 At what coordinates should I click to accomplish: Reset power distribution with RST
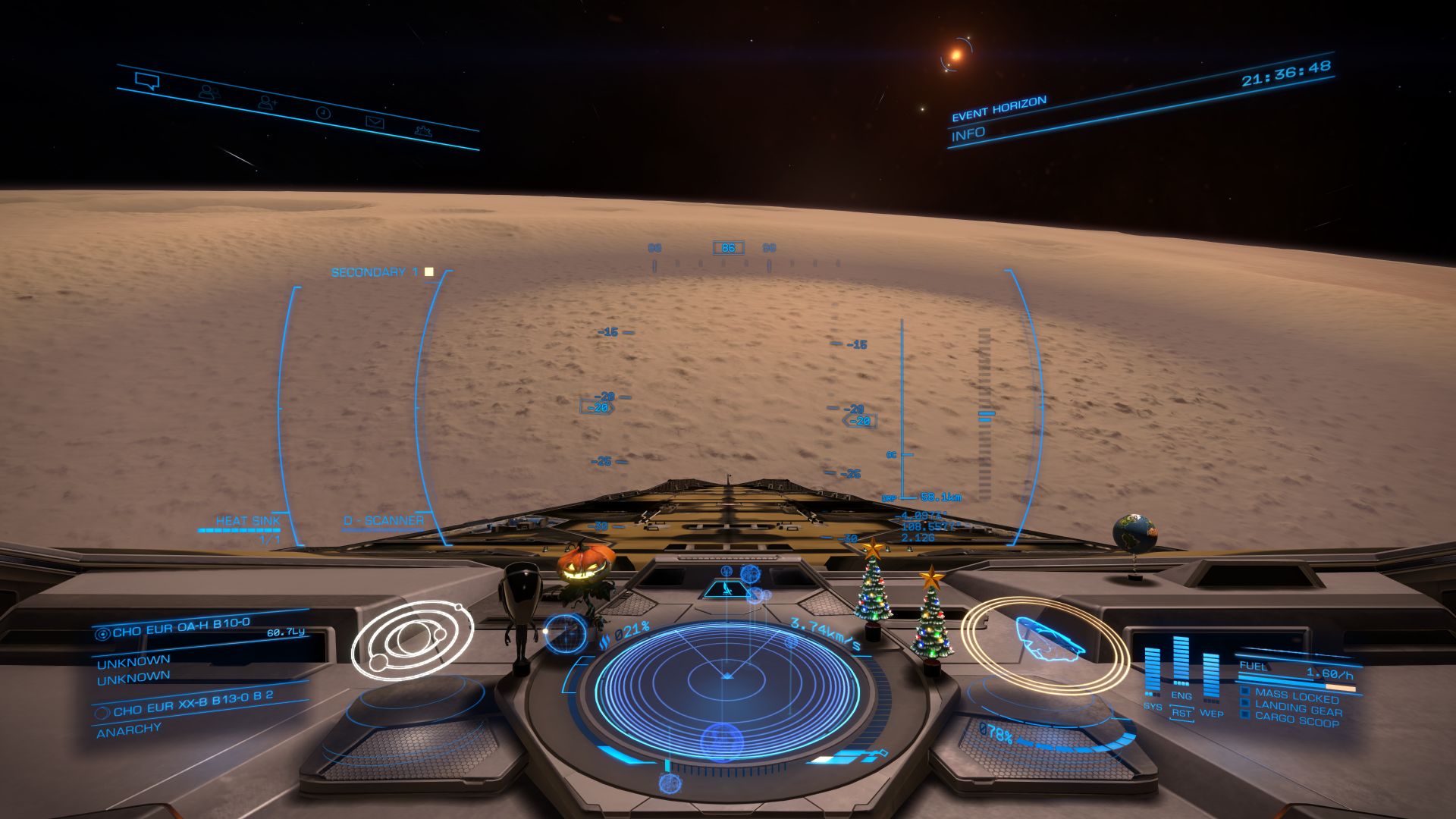point(1181,714)
